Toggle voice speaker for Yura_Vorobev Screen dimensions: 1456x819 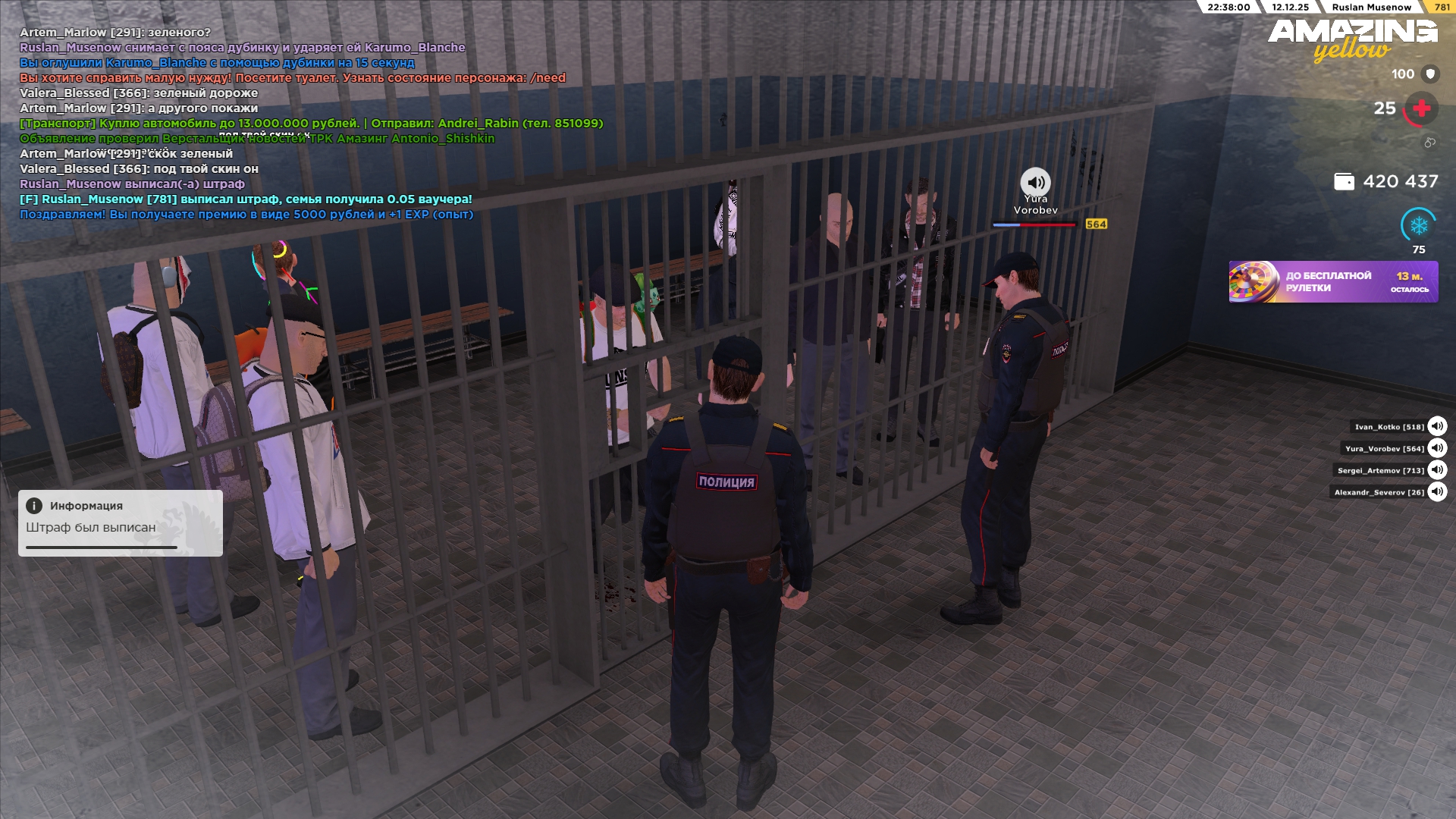[x=1437, y=448]
